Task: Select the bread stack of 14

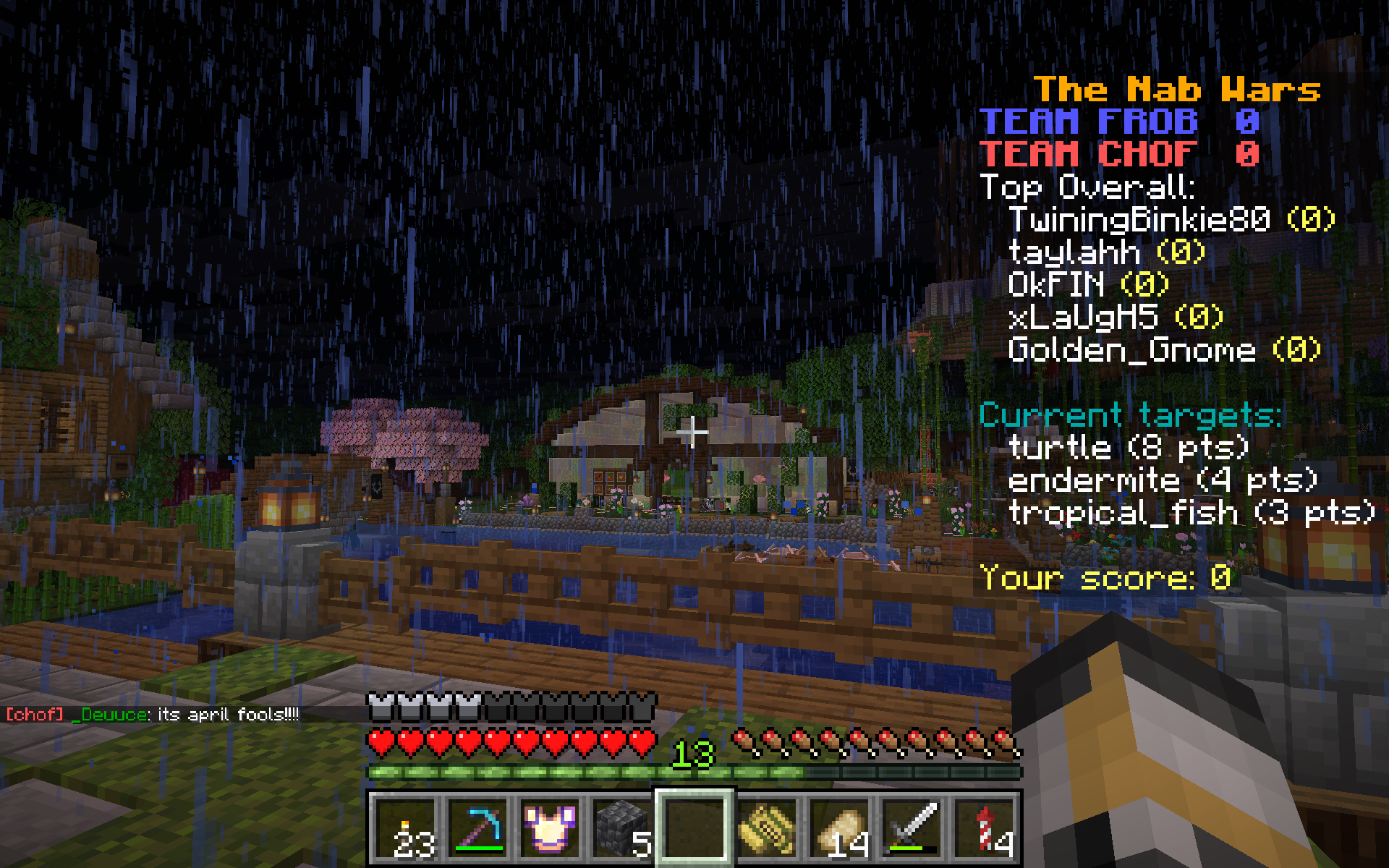Action: pos(839,828)
